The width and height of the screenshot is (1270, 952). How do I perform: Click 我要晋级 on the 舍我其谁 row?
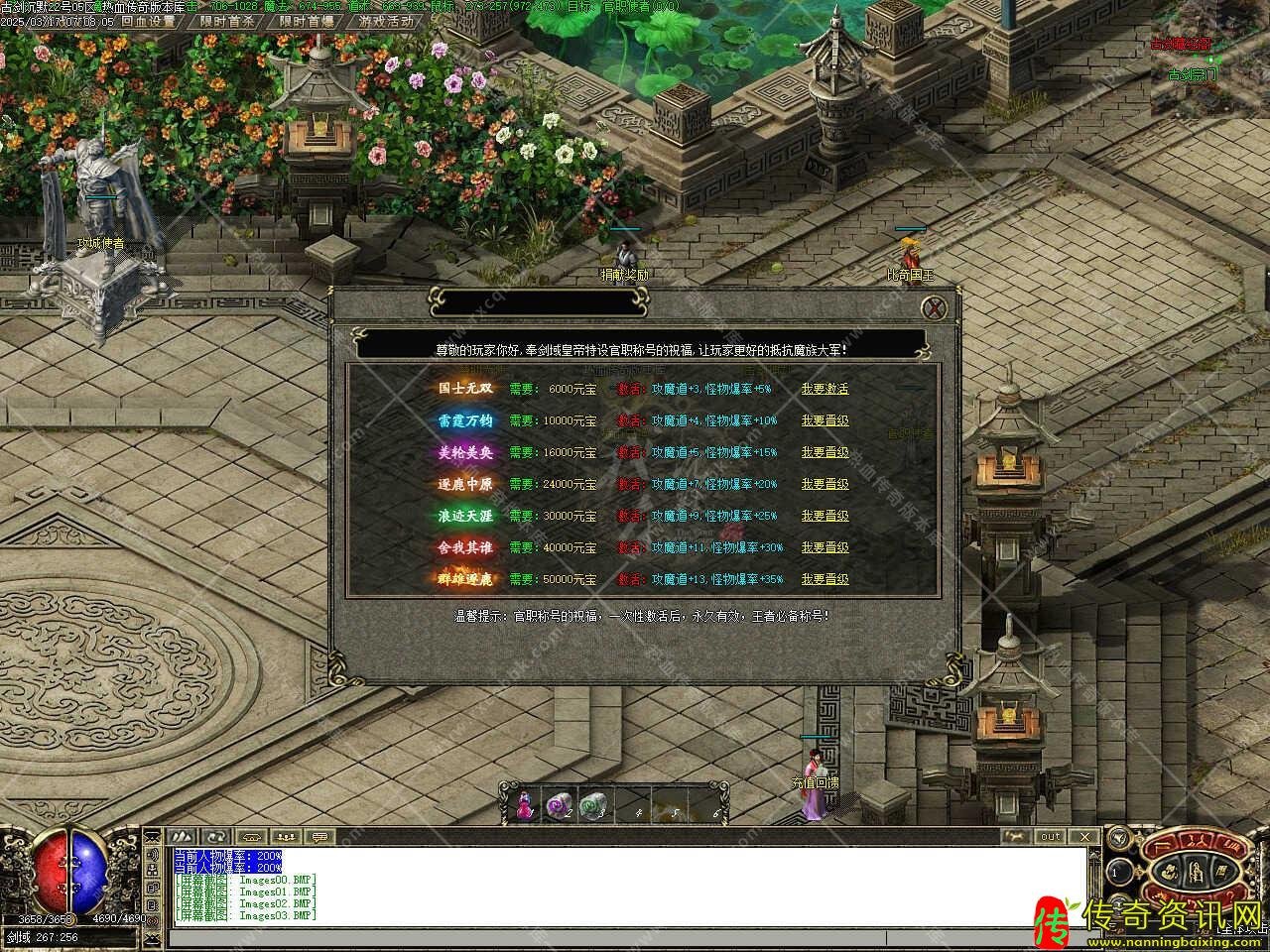(x=825, y=547)
